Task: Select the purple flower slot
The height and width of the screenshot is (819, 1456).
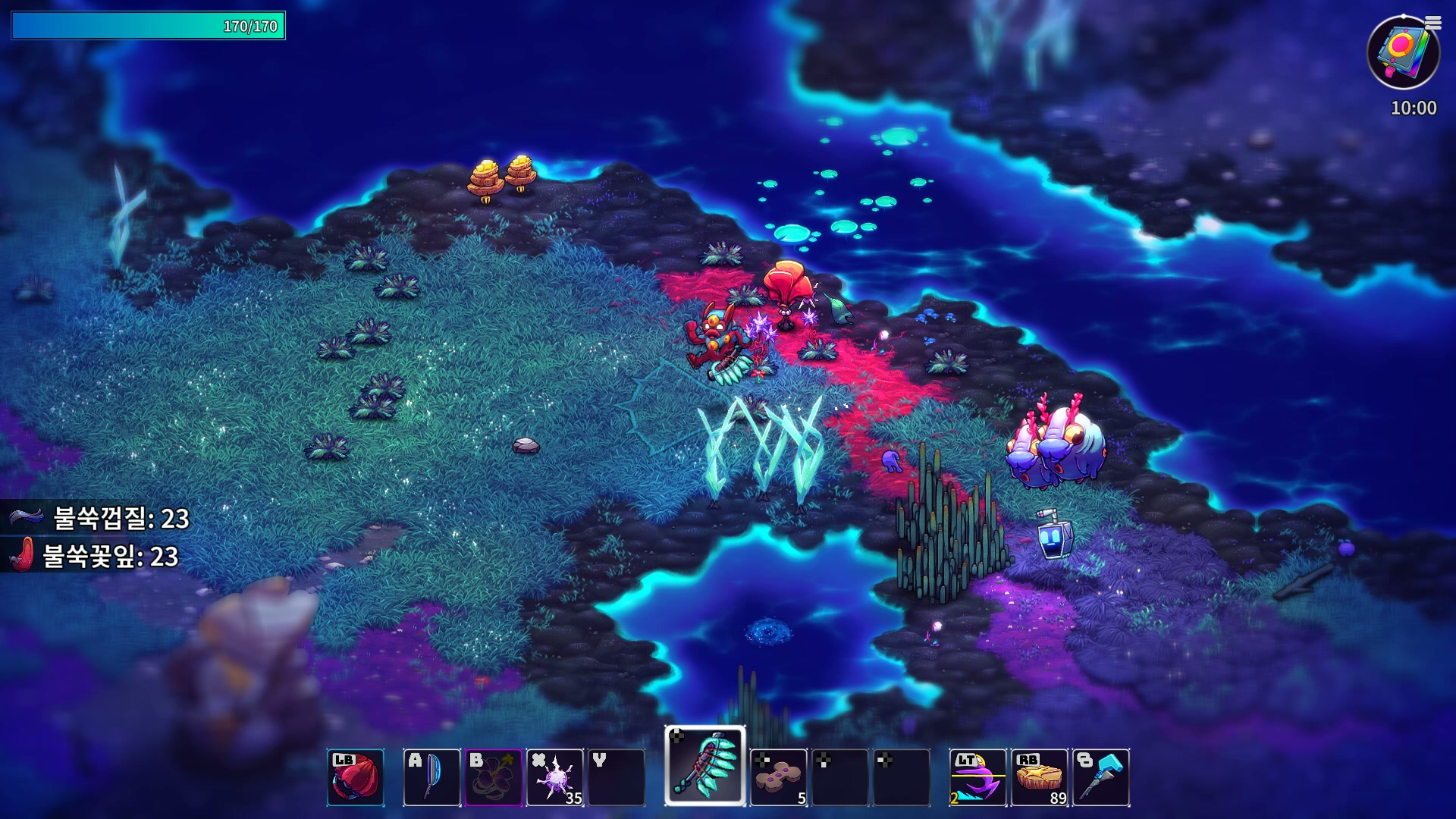Action: 493,777
